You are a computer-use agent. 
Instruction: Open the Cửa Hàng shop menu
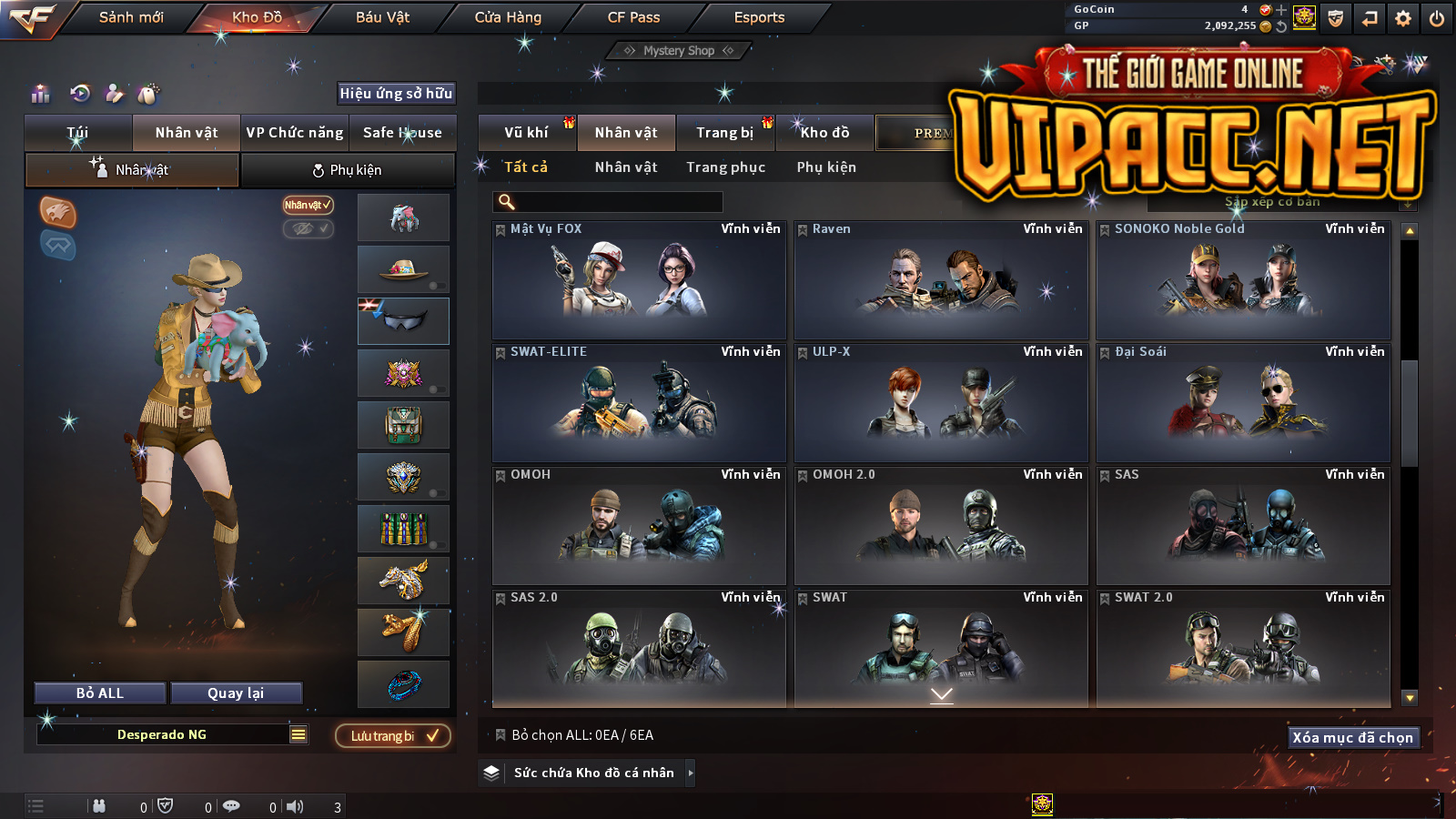pos(508,17)
